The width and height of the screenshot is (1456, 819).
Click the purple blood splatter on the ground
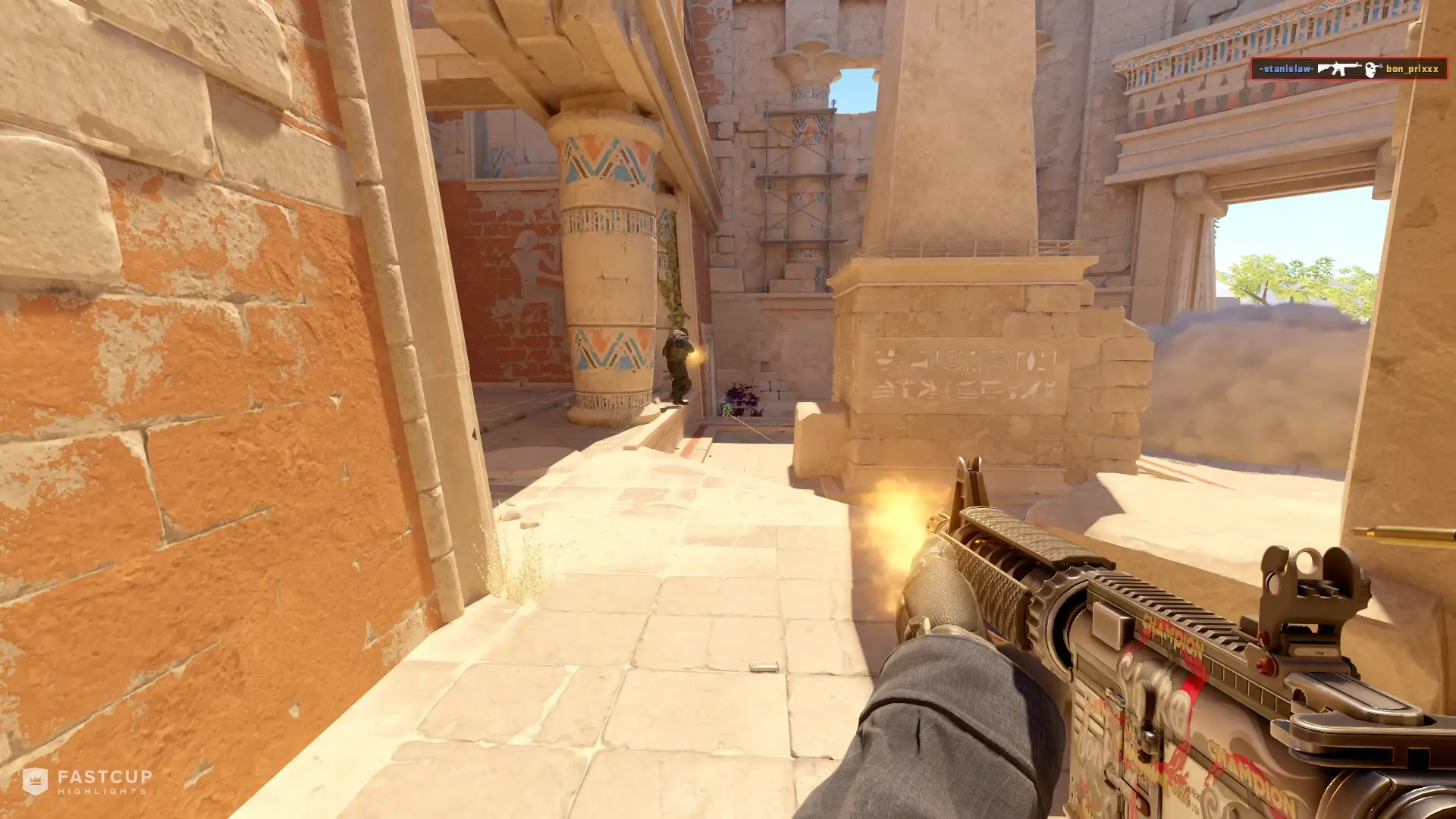pyautogui.click(x=742, y=394)
